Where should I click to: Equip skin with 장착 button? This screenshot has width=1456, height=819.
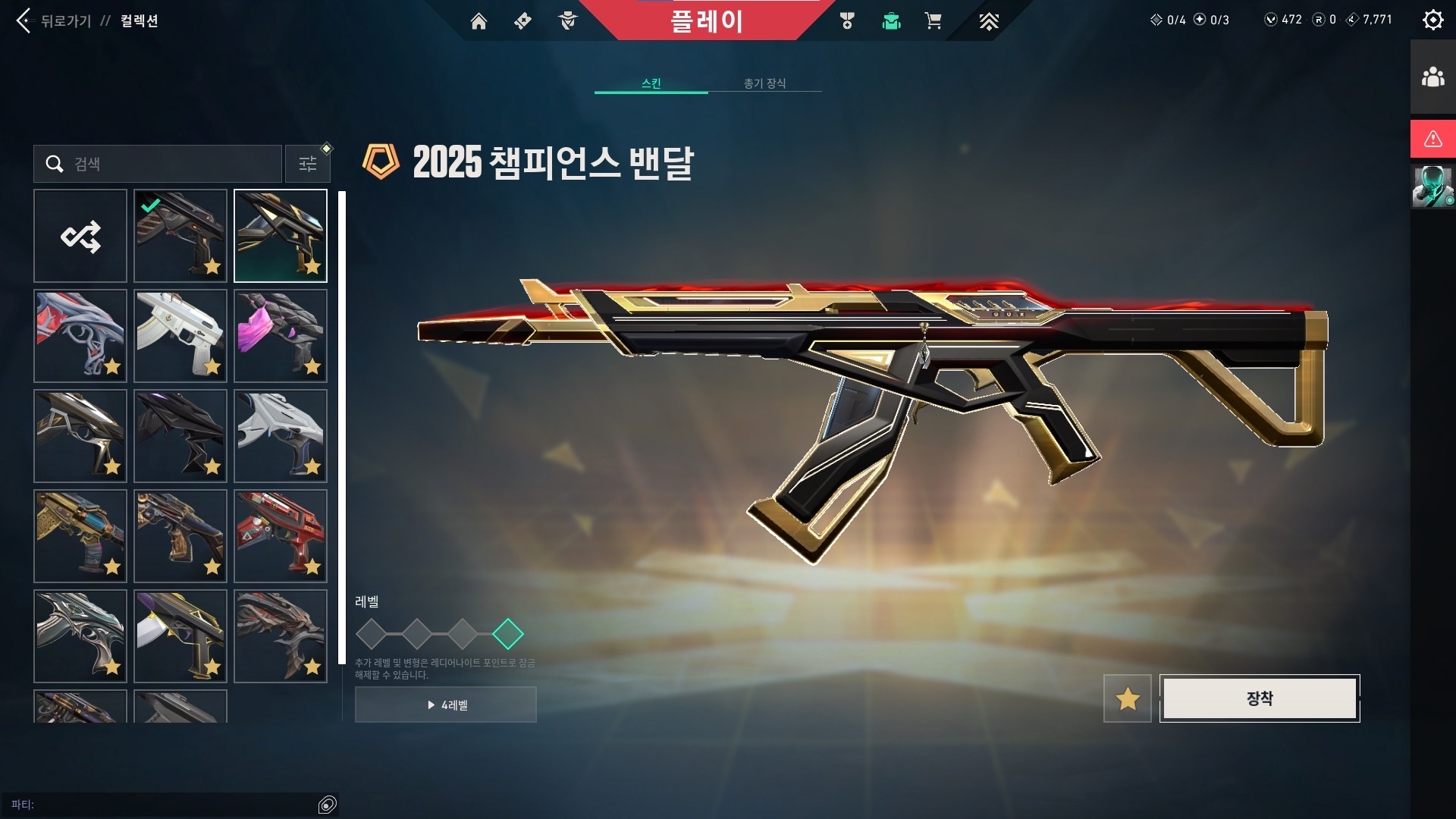coord(1259,698)
